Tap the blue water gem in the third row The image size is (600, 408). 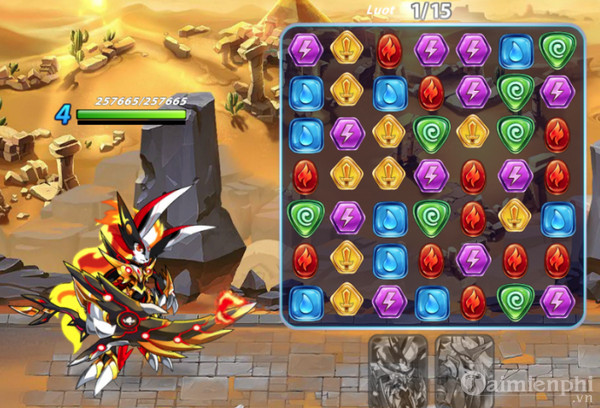click(305, 133)
